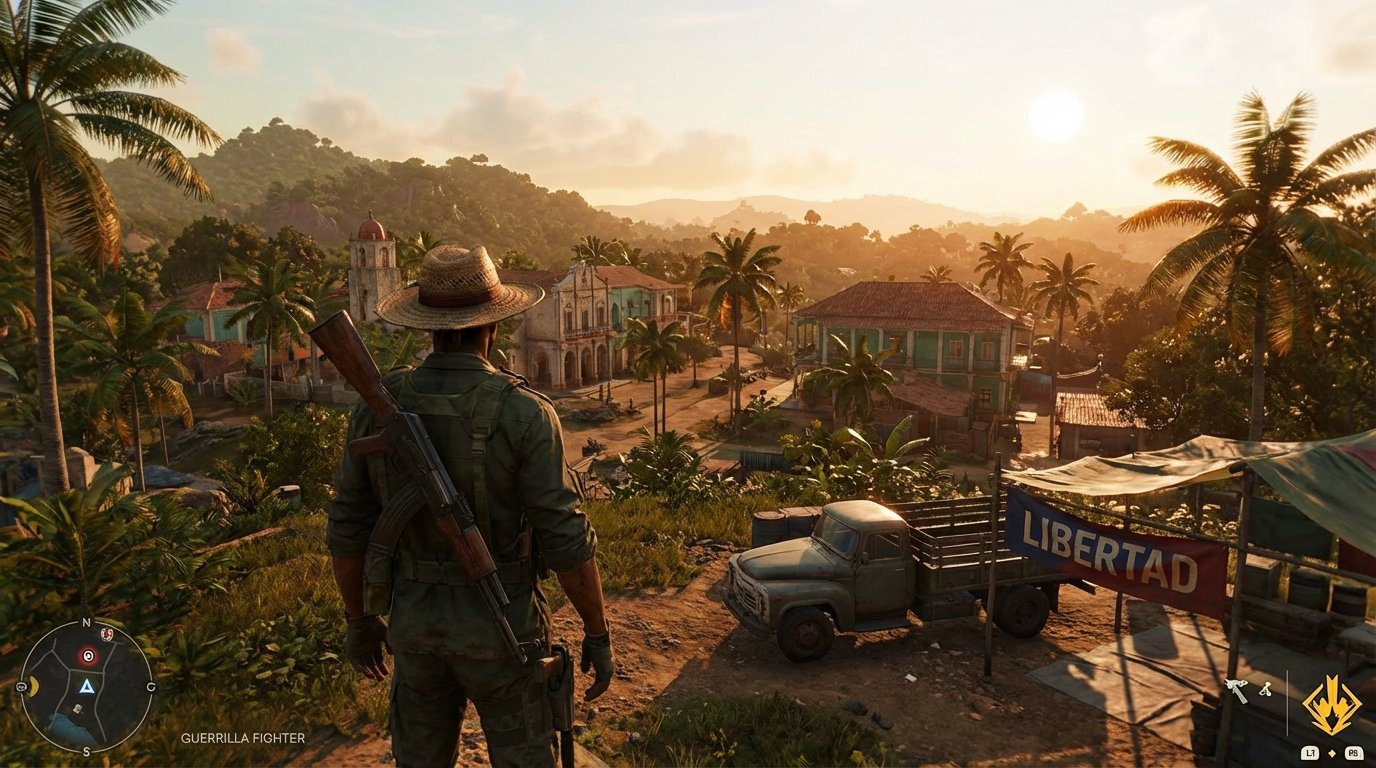Screen dimensions: 1376x768
Task: Click the red skull icon near minimap top
Action: 106,634
